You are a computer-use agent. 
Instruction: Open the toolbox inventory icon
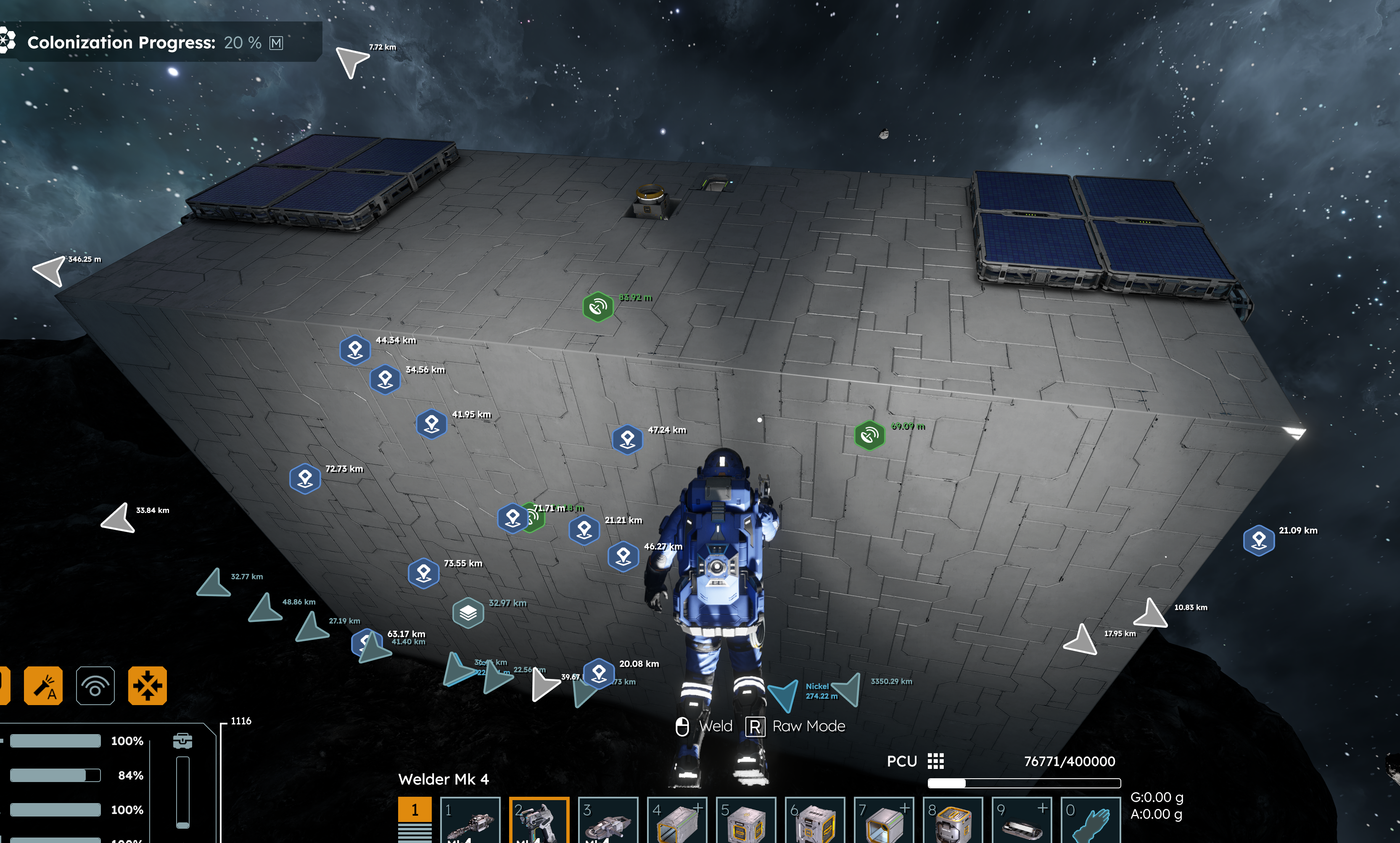(x=182, y=741)
